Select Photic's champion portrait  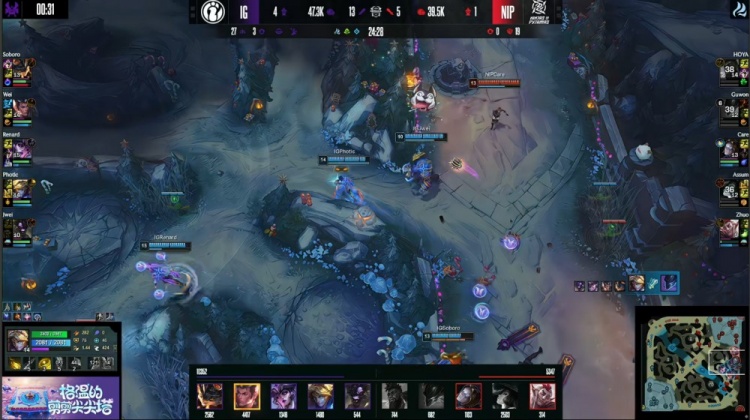24,189
